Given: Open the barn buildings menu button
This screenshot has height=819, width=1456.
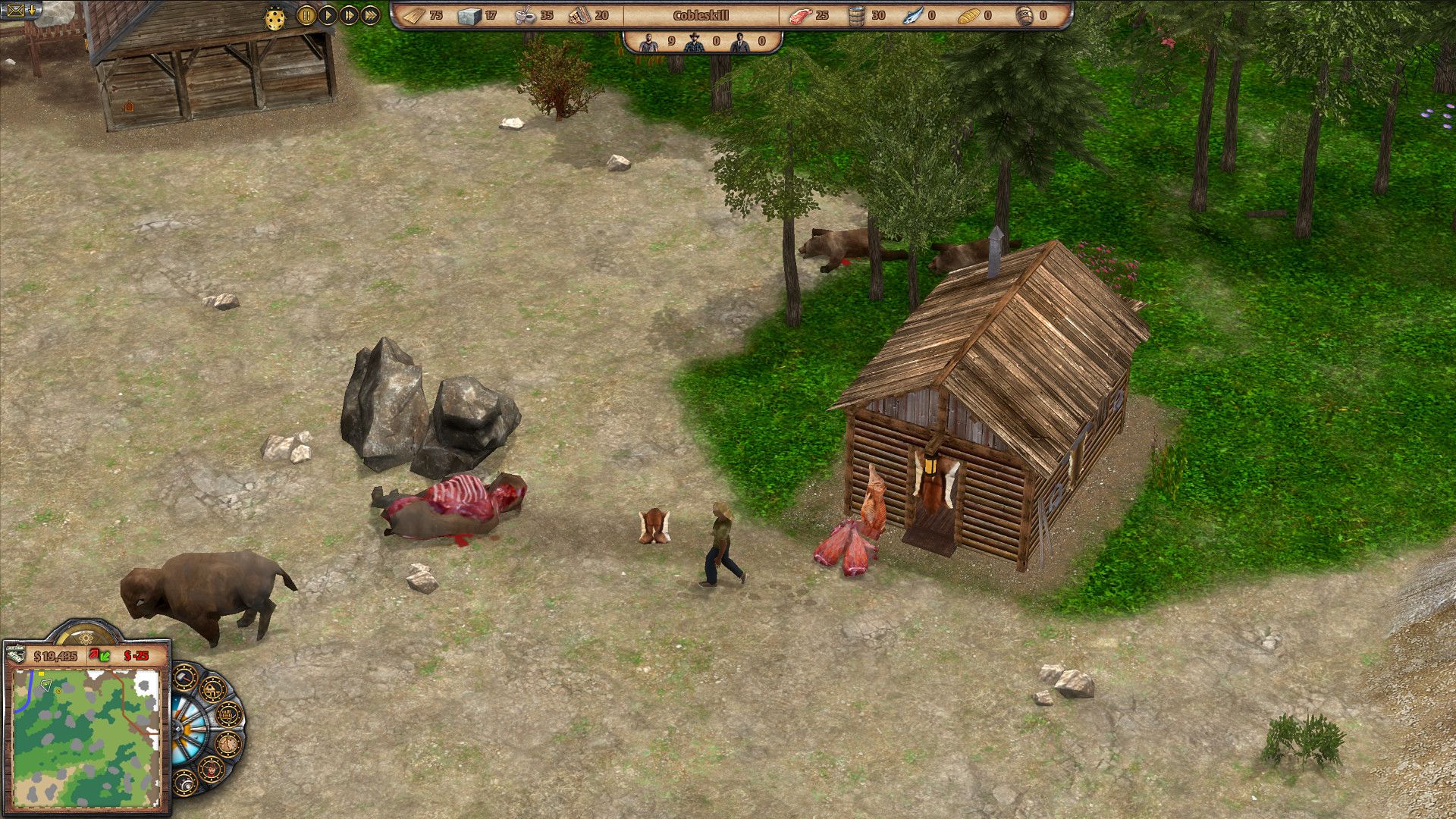Looking at the screenshot, I should click(213, 689).
